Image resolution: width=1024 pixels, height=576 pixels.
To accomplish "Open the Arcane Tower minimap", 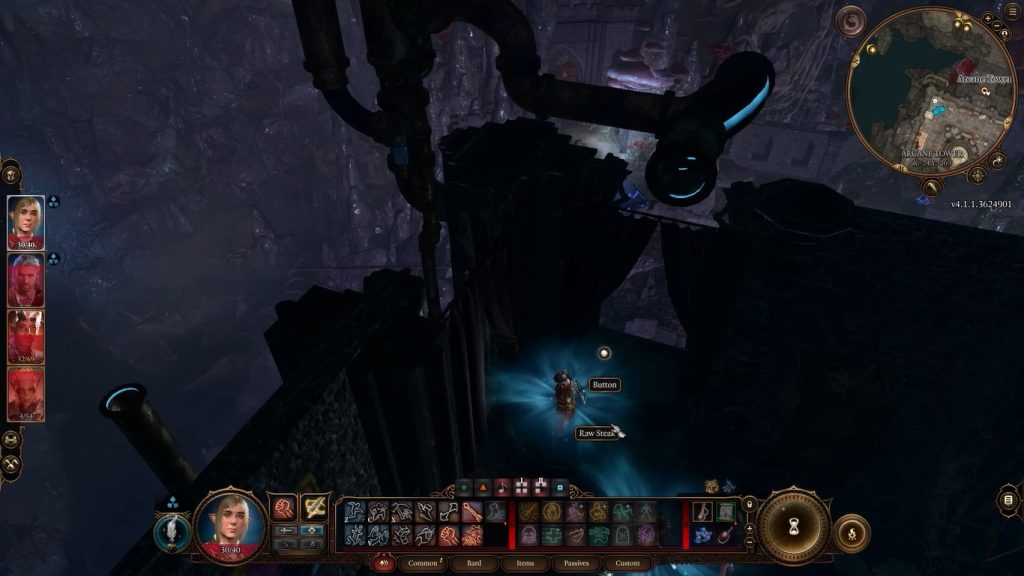I will pyautogui.click(x=931, y=92).
